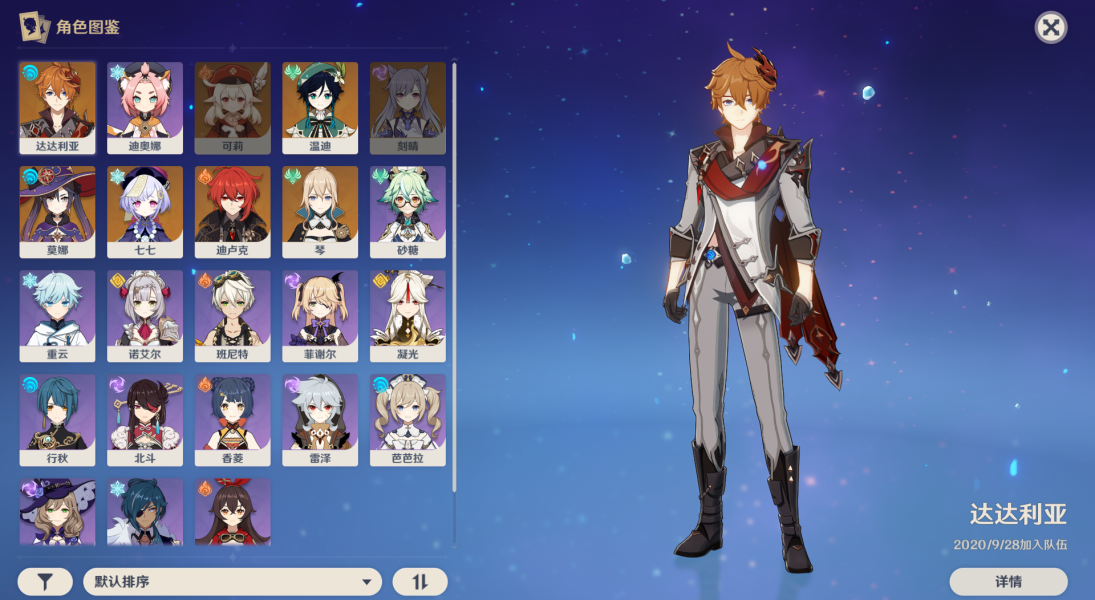The width and height of the screenshot is (1095, 600).
Task: Select the 凝光 character card
Action: (408, 315)
